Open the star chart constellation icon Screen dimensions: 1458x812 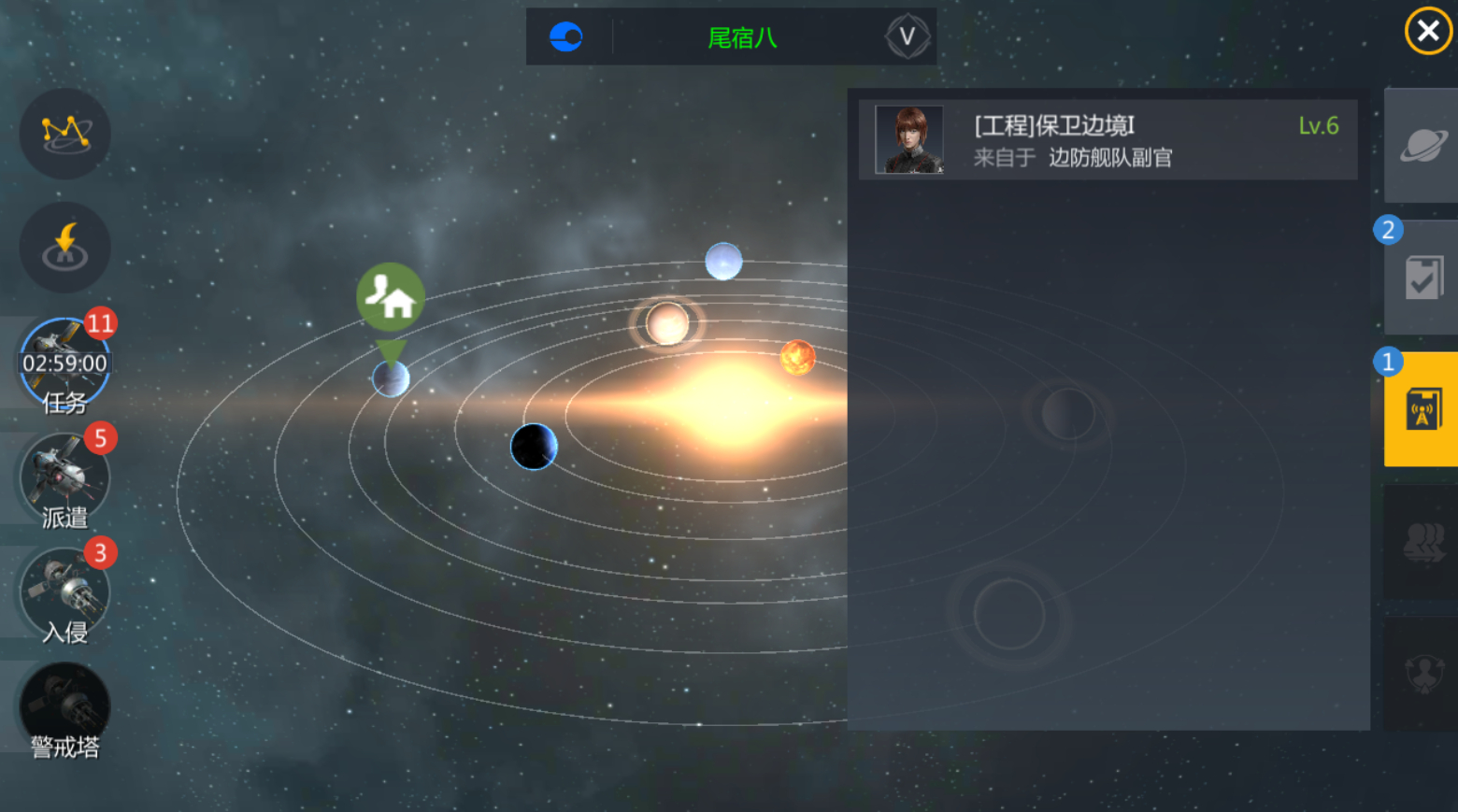(65, 134)
